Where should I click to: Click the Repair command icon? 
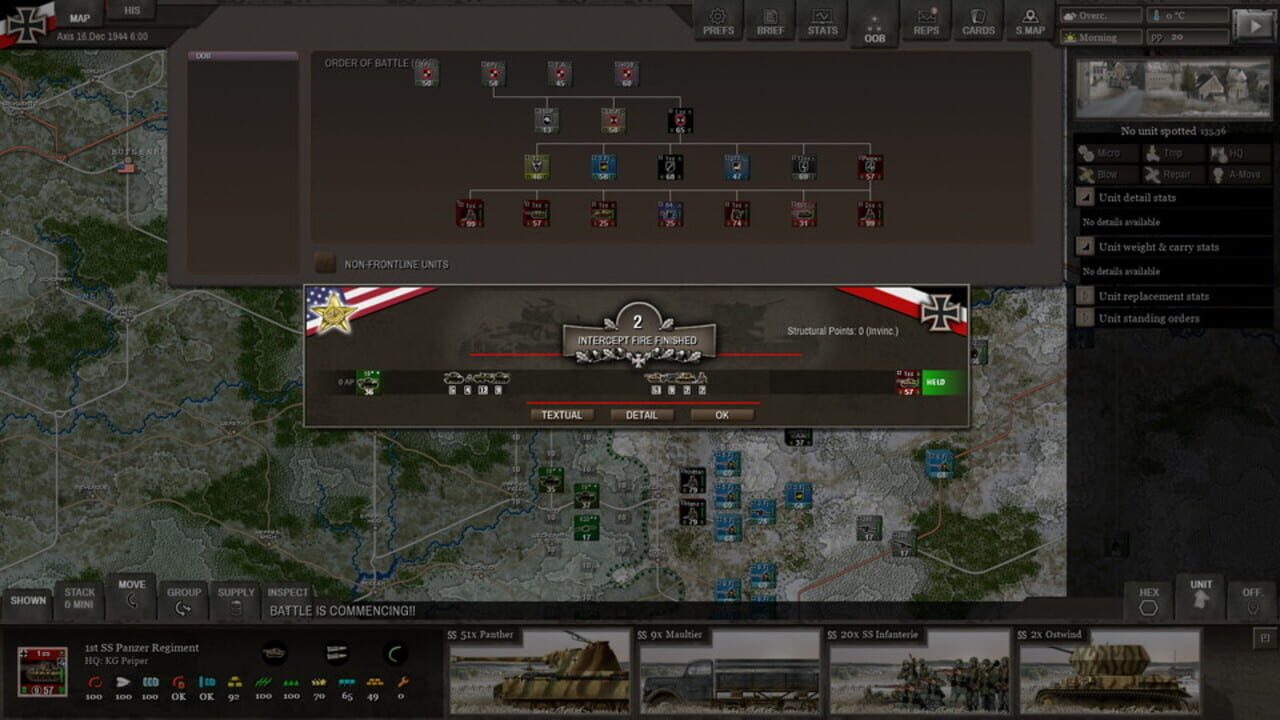coord(1170,174)
